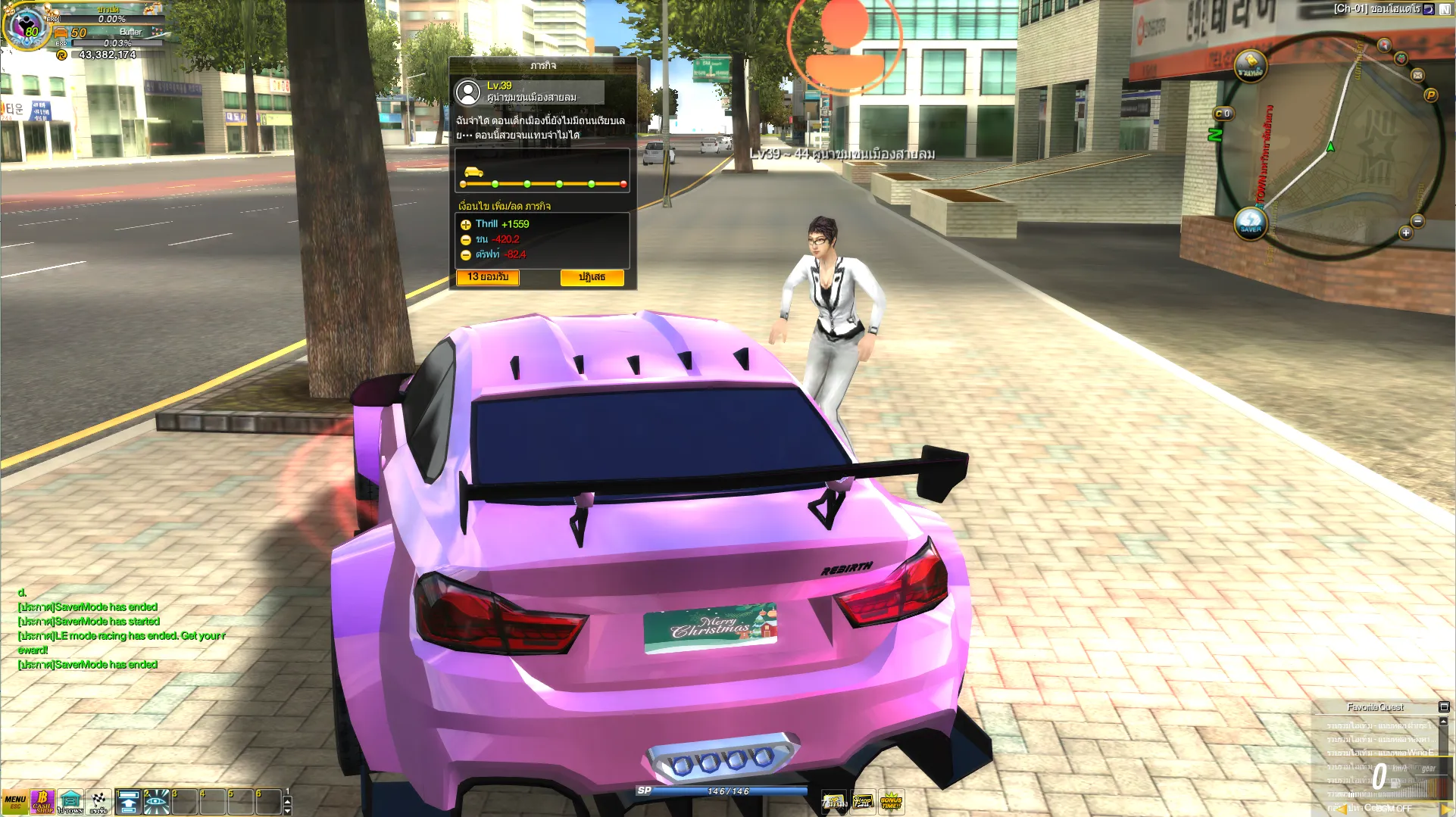Image resolution: width=1456 pixels, height=817 pixels.
Task: Activate the eye skill in slot 2
Action: coord(157,802)
